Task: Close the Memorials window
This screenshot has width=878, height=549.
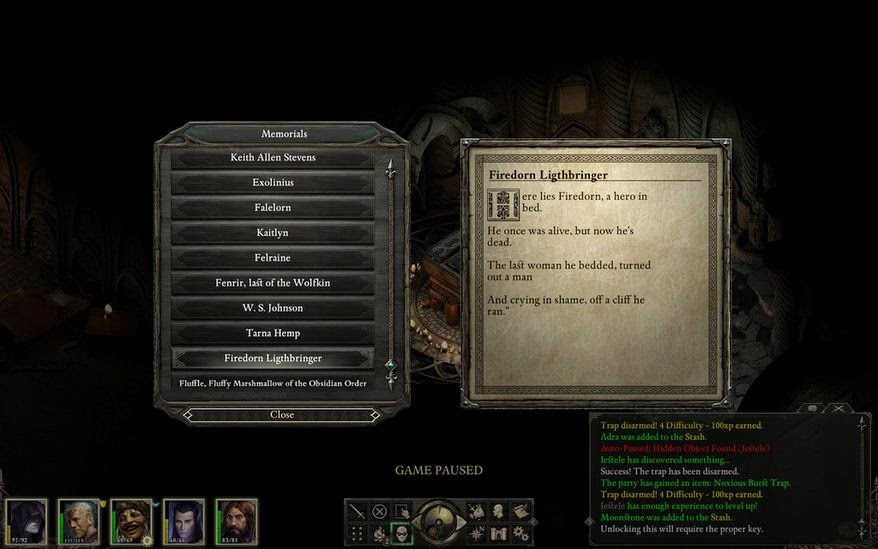Action: tap(282, 414)
